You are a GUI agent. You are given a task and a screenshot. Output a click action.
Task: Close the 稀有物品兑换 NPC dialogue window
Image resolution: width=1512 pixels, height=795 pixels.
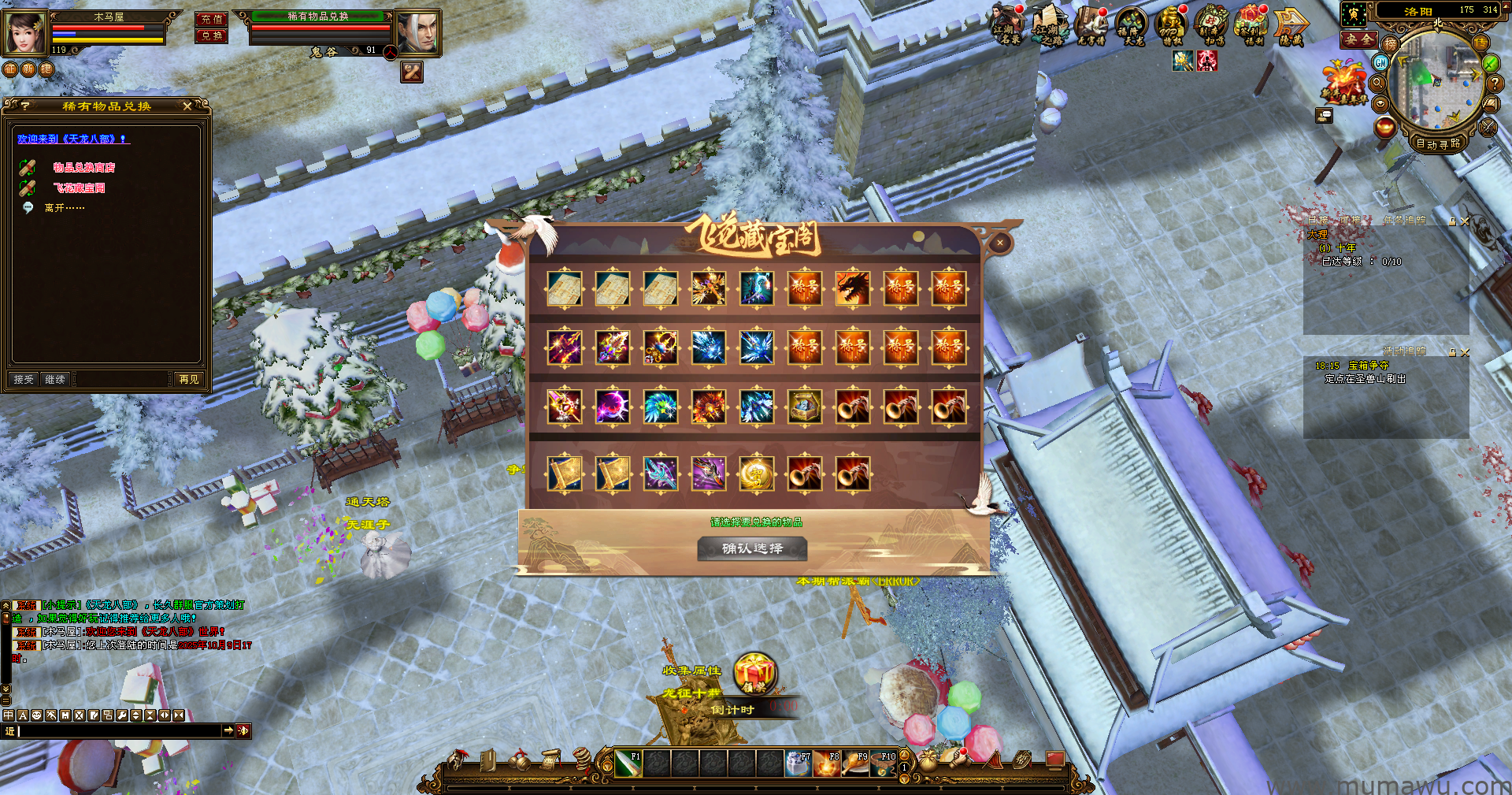click(x=187, y=106)
